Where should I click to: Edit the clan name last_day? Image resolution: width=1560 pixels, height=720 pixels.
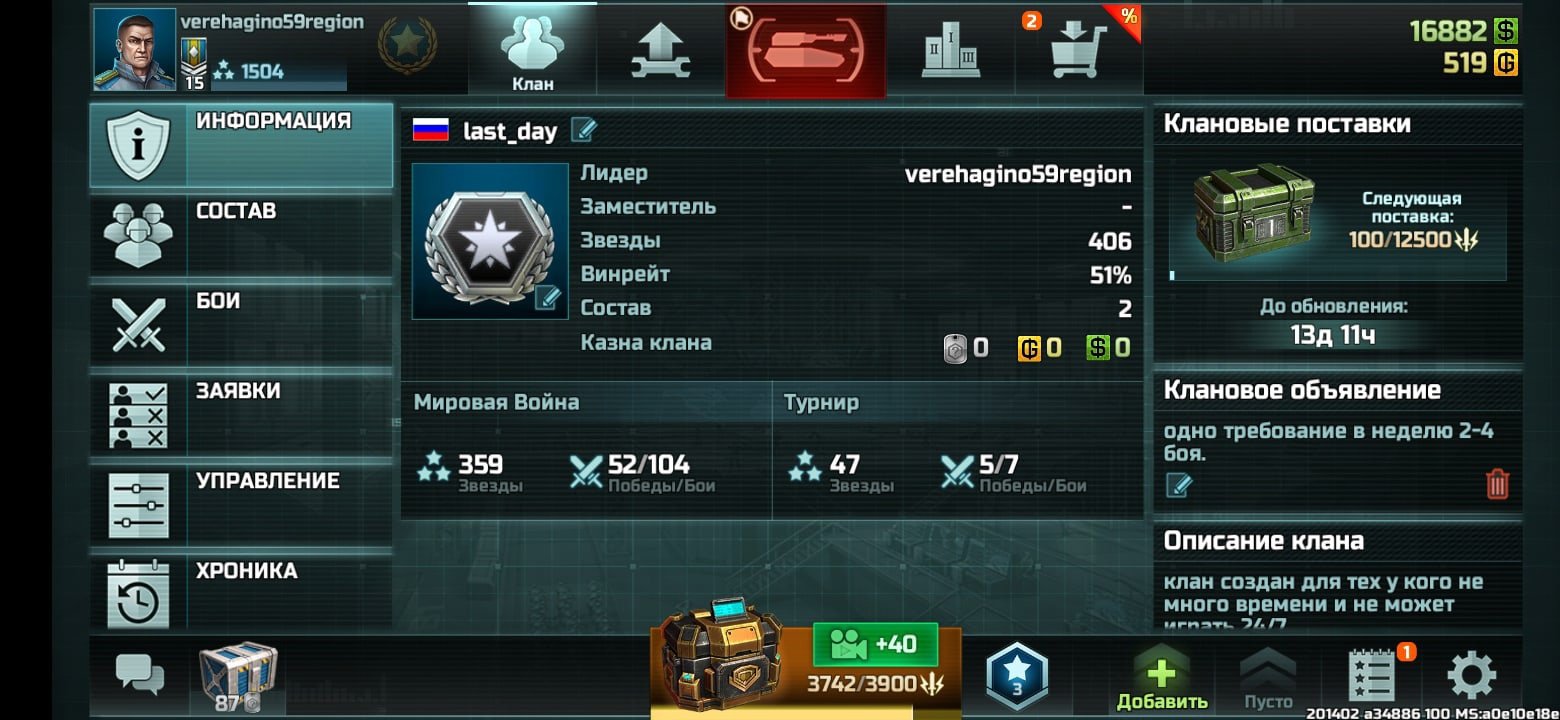[x=584, y=130]
